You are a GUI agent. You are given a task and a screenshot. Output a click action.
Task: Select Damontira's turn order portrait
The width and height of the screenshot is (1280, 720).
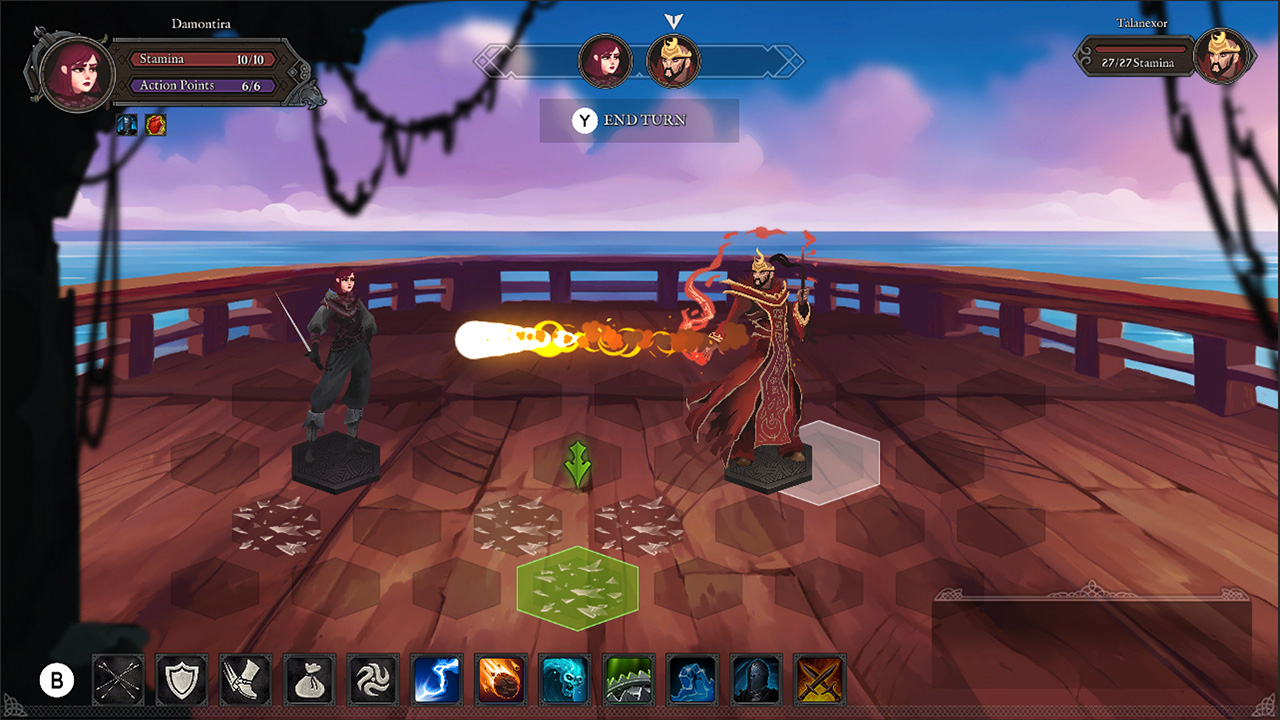click(x=603, y=61)
